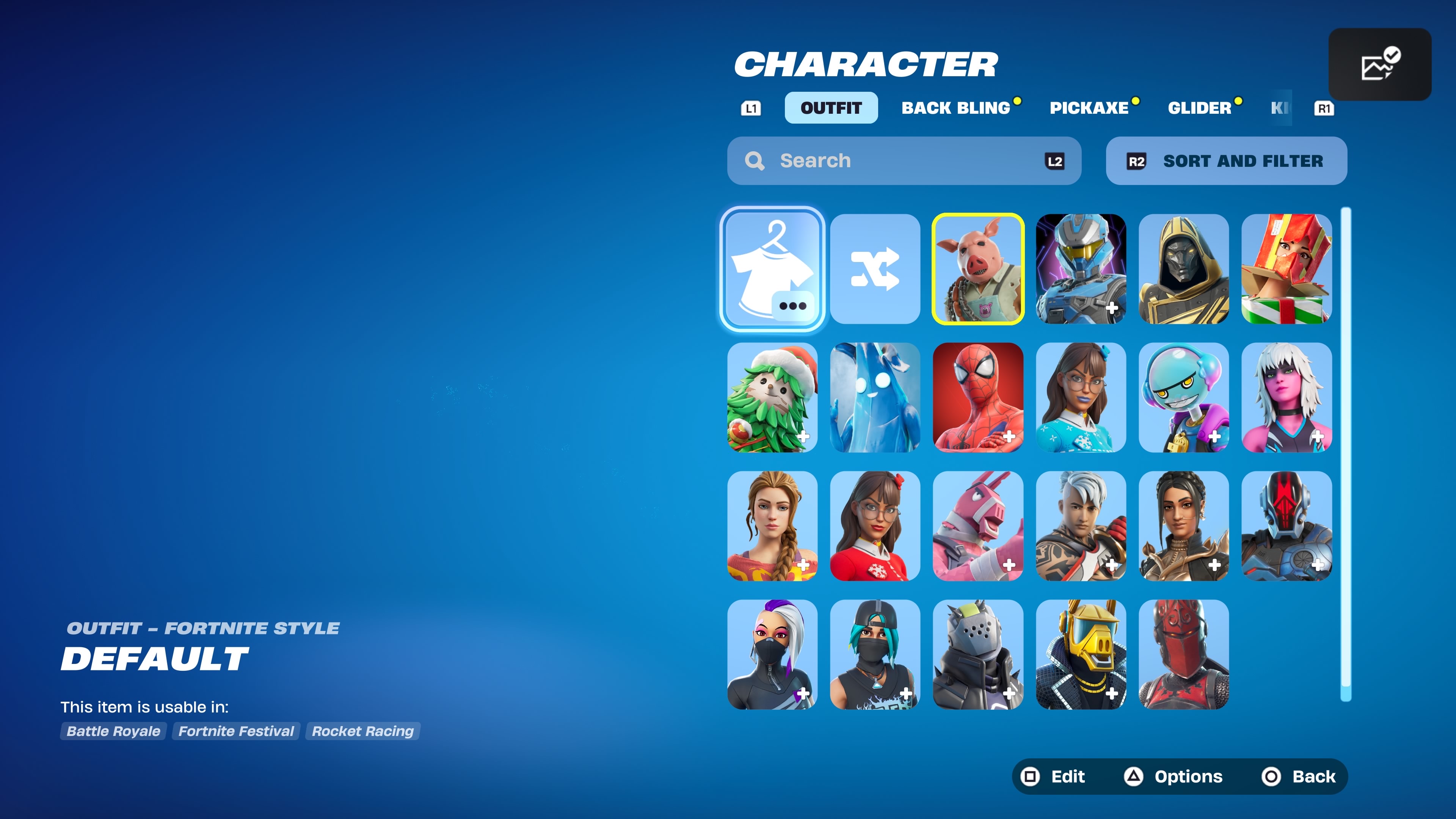Select the pink-skinned white-haired outfit

point(1287,397)
